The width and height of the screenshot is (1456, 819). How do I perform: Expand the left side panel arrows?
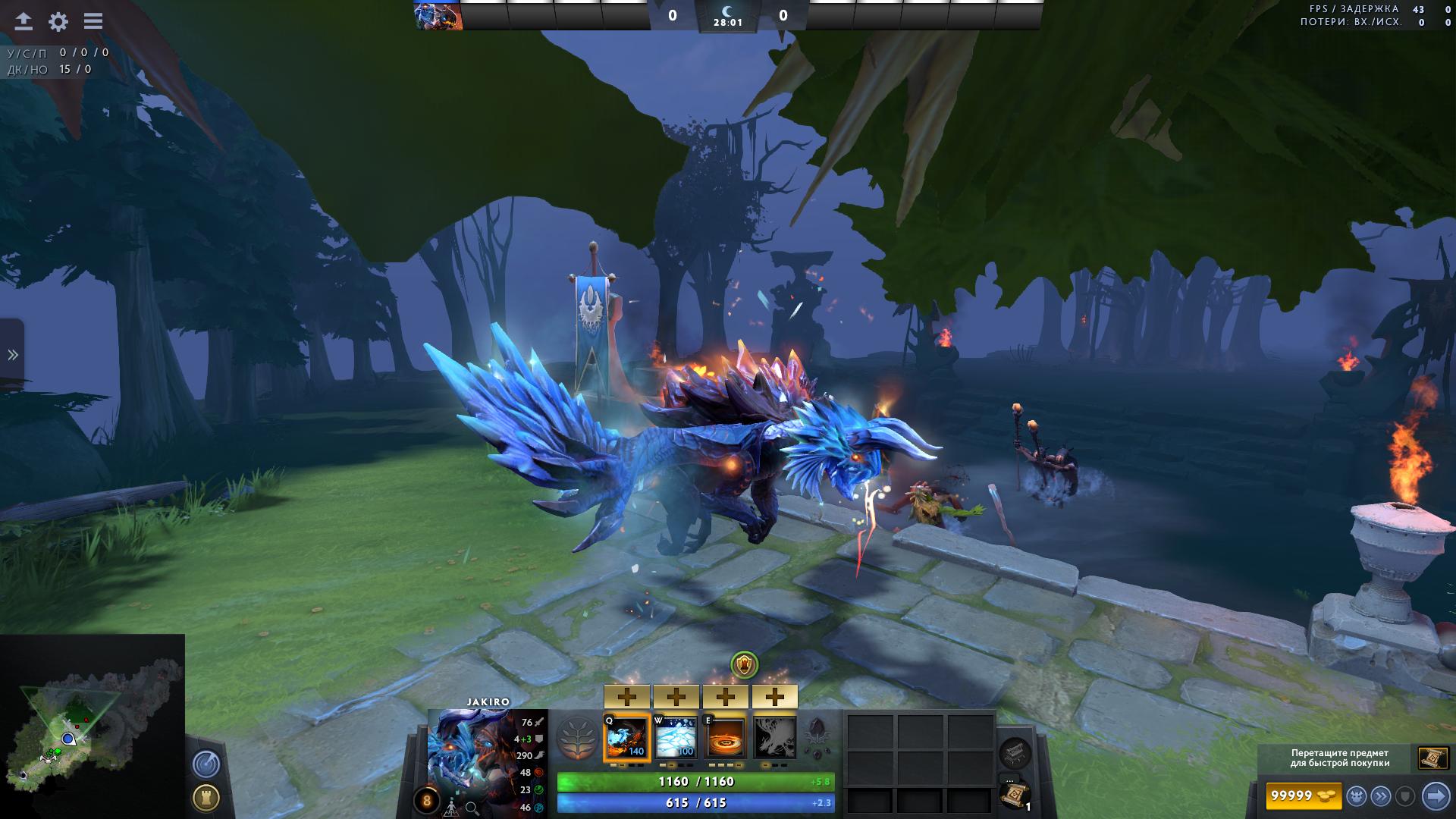[x=12, y=355]
